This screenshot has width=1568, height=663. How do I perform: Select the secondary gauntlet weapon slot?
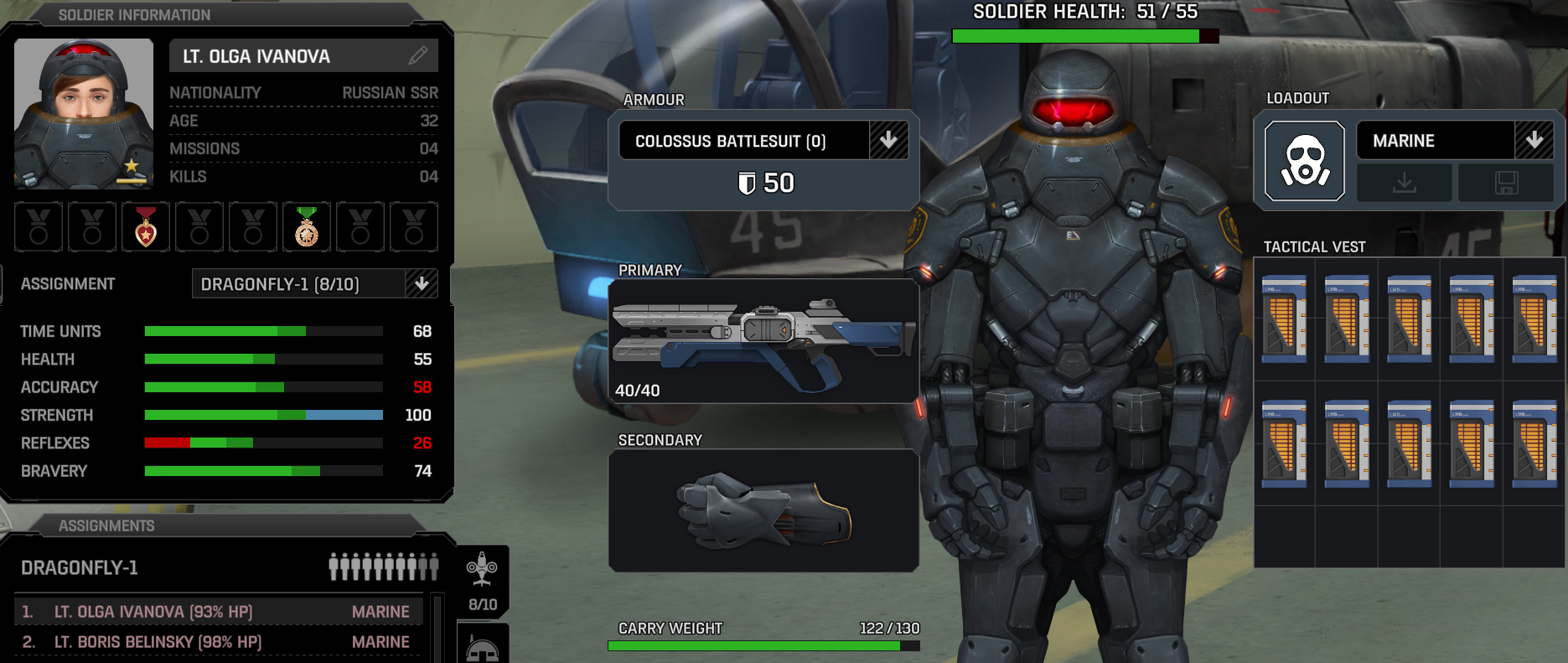pos(763,510)
